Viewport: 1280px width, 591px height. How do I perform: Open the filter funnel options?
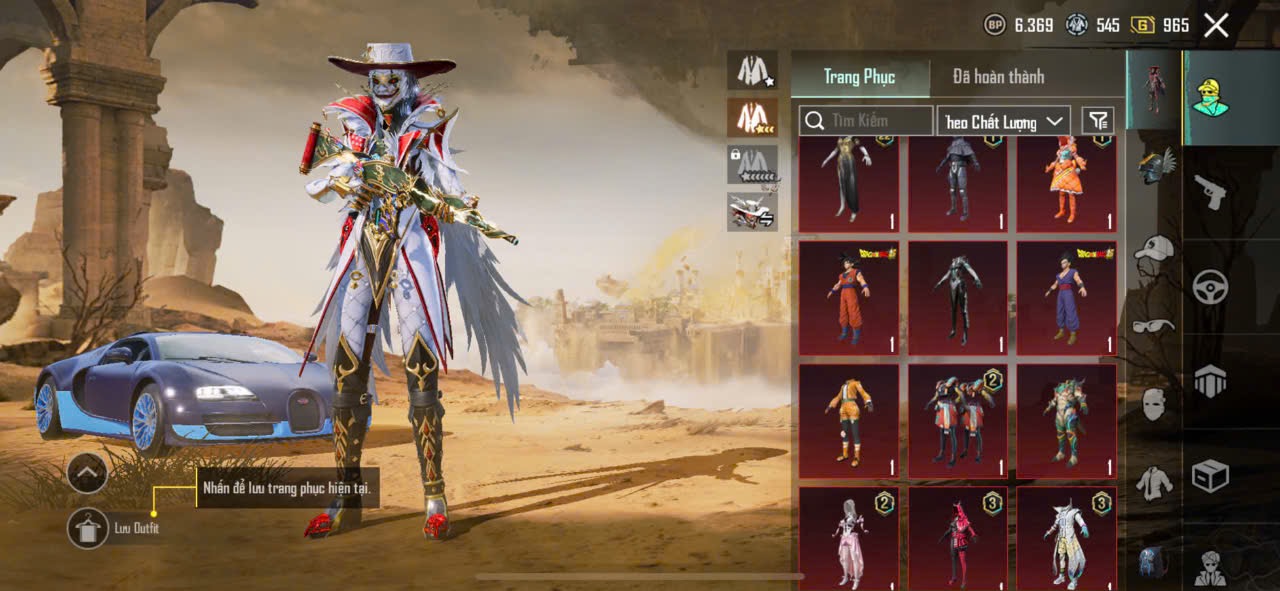[x=1098, y=121]
